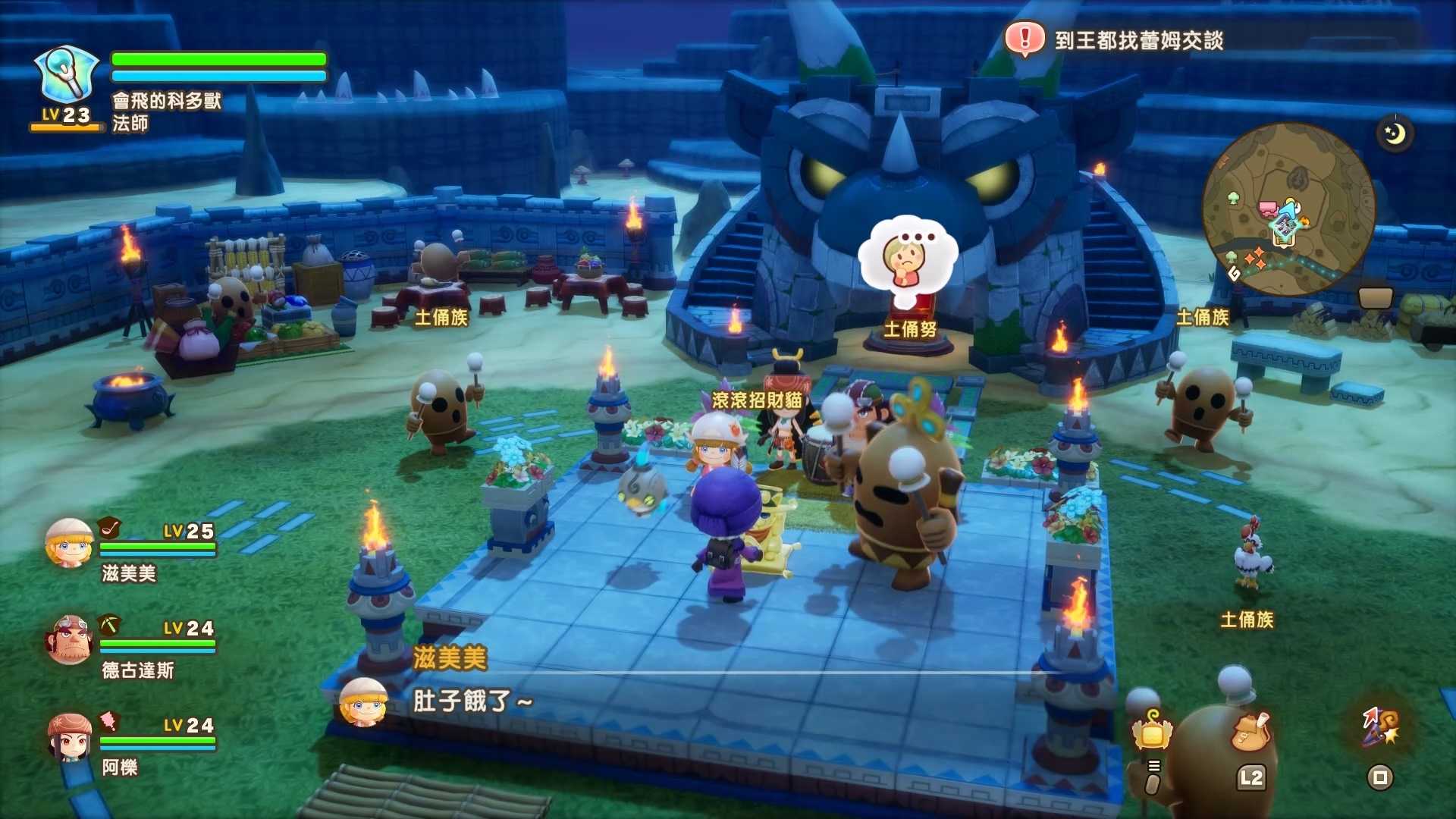Select party member 滋美美's portrait
This screenshot has width=1456, height=819.
tap(69, 543)
